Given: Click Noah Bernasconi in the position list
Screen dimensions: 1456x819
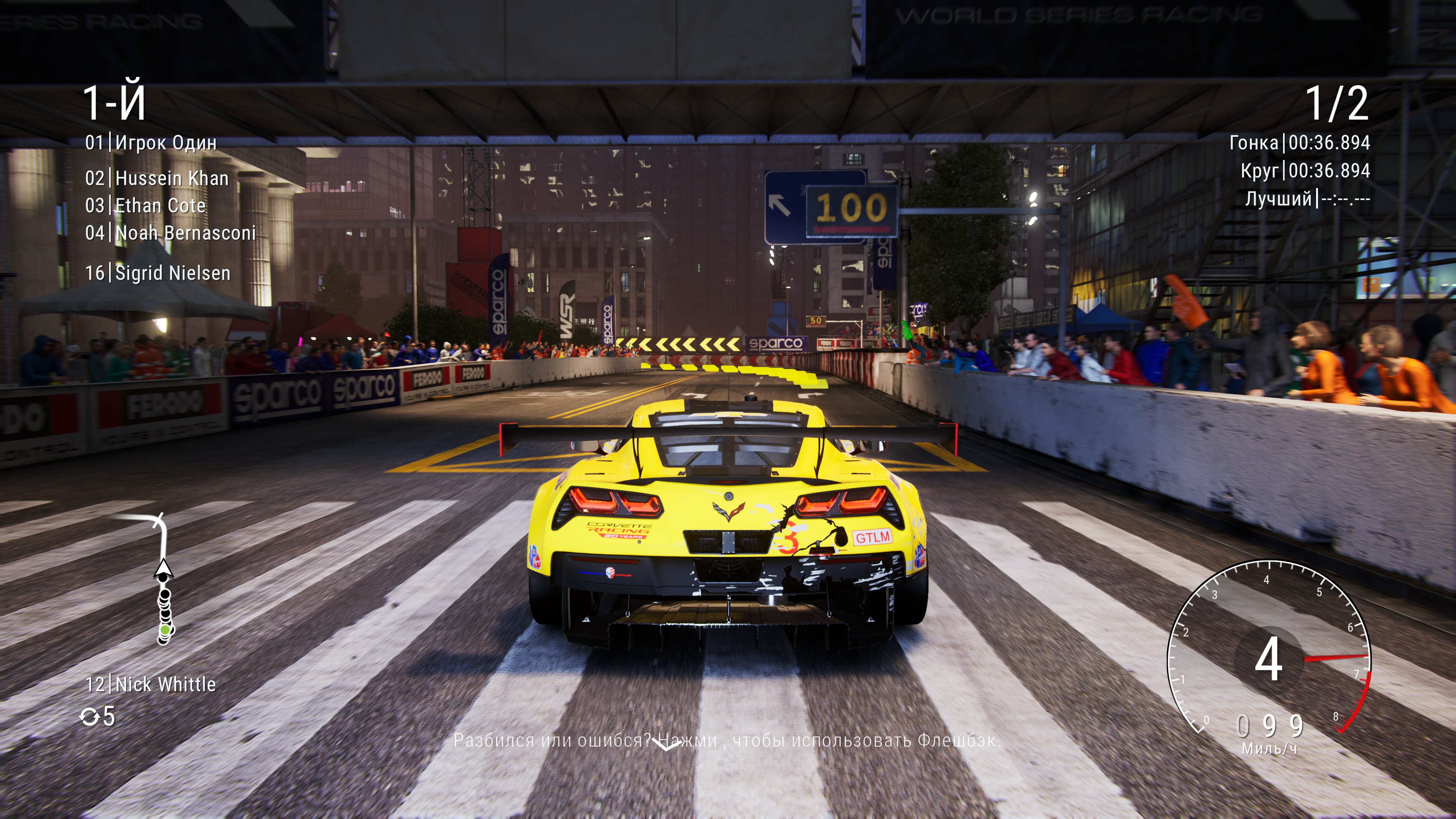Looking at the screenshot, I should pos(171,233).
